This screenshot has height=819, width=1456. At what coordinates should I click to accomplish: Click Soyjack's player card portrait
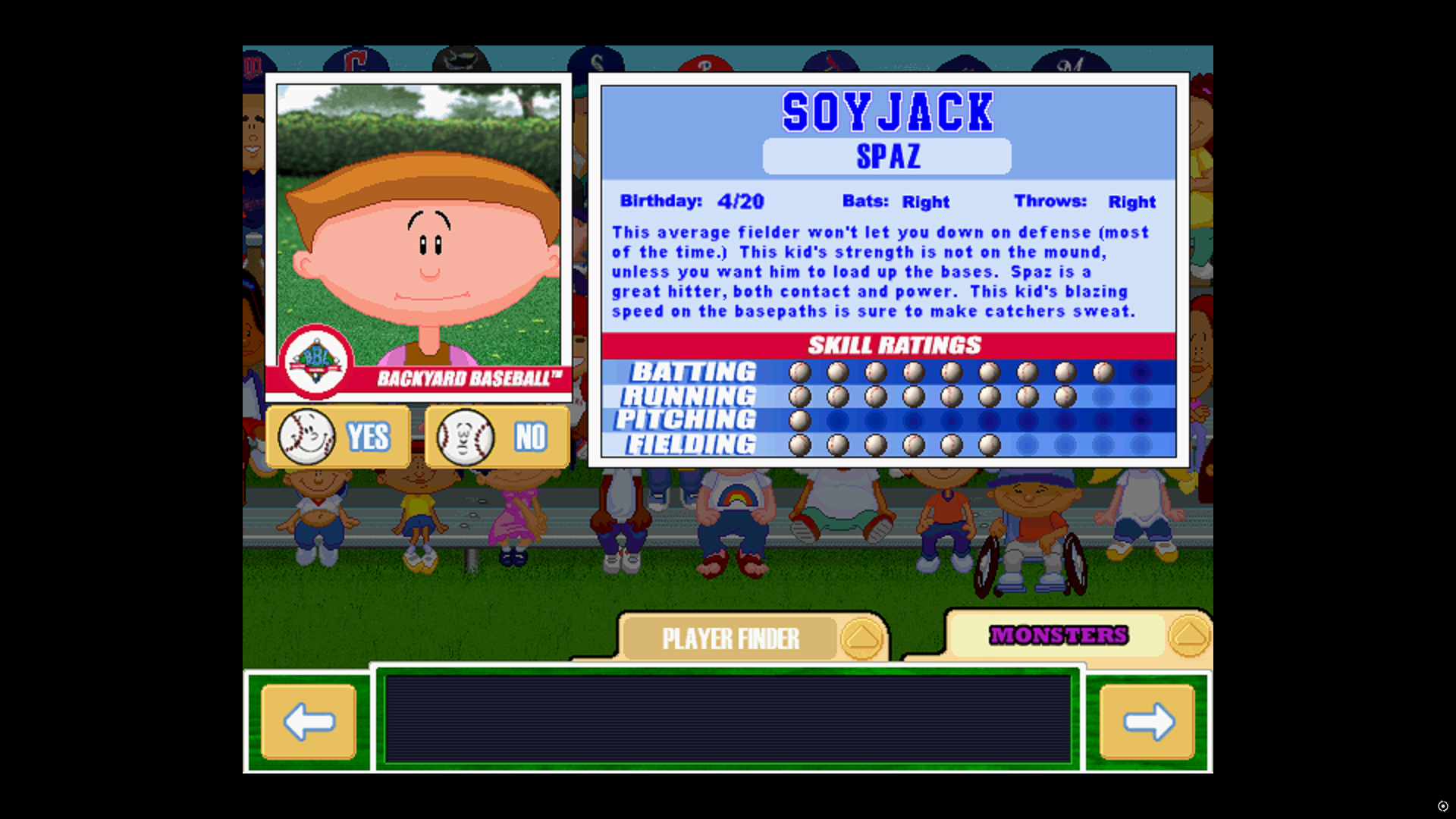pos(419,227)
